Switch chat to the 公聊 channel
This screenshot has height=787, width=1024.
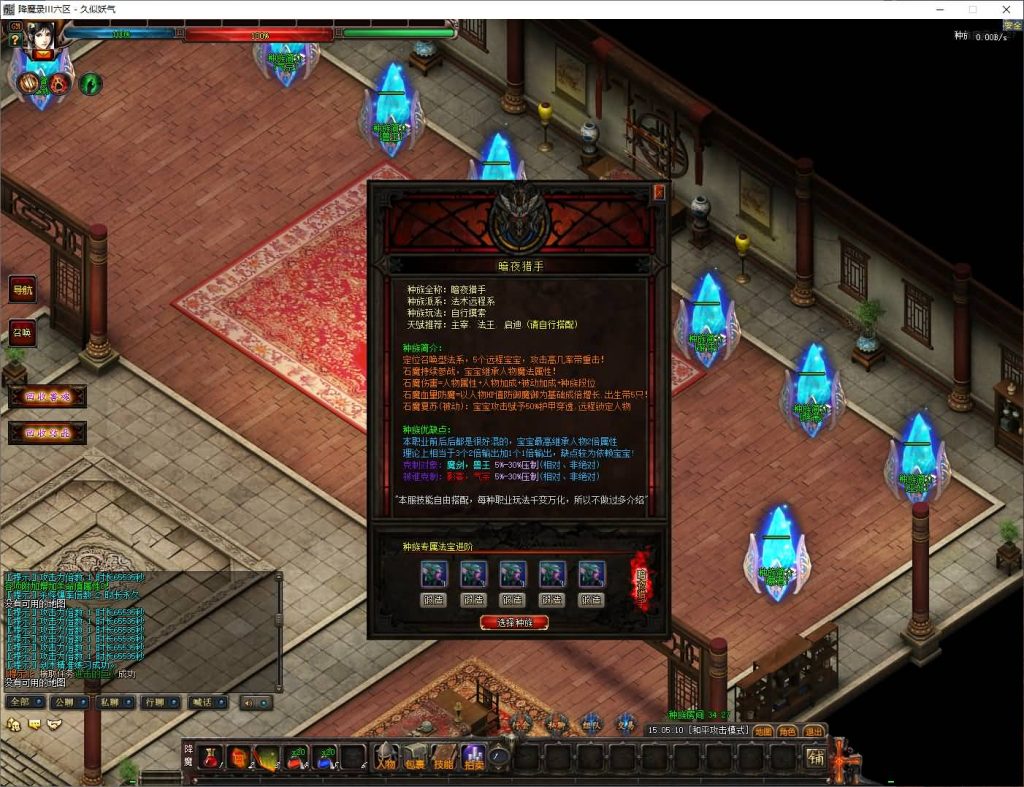pyautogui.click(x=65, y=702)
